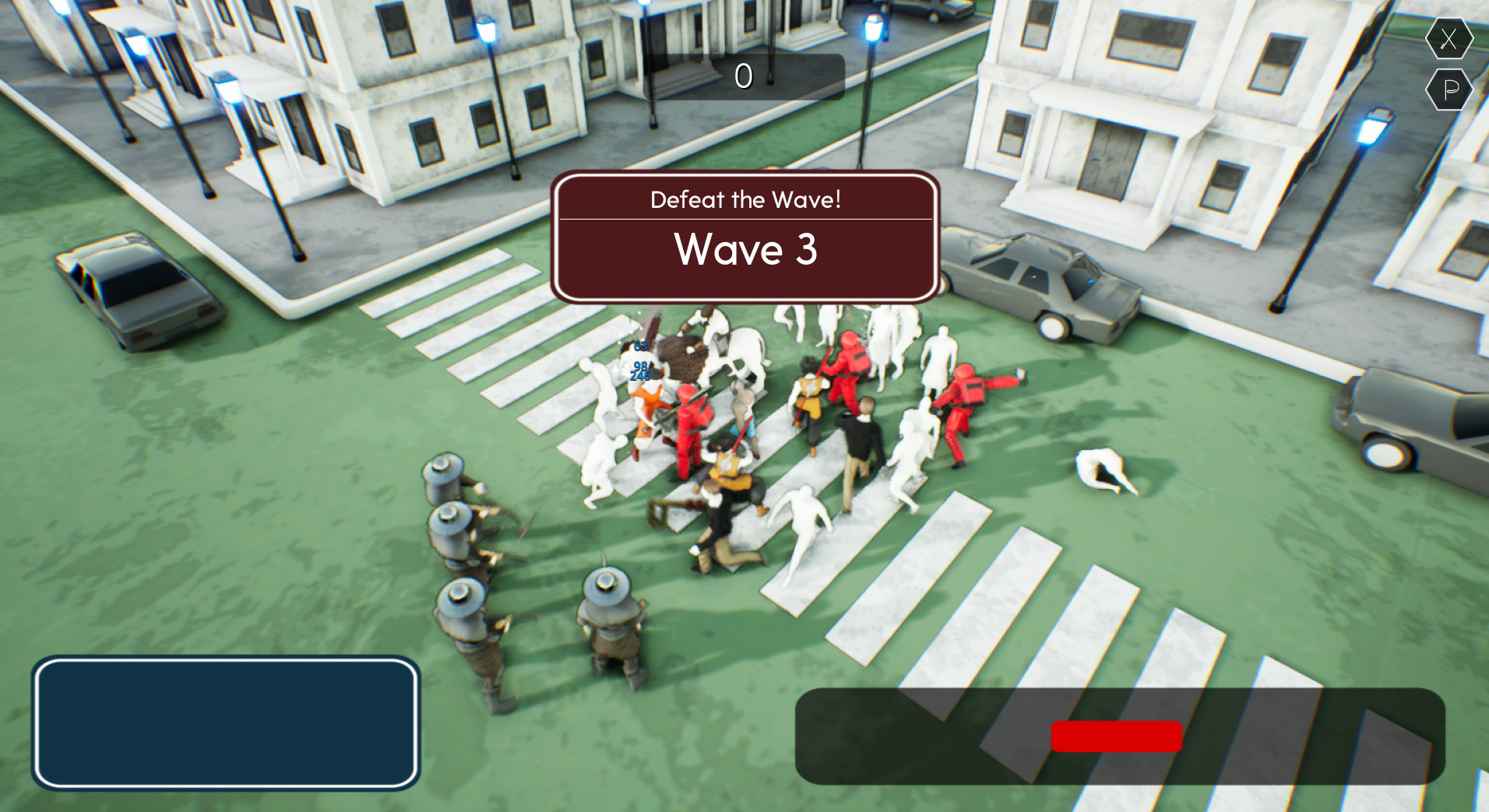Click the currency counter at top center

click(x=744, y=77)
